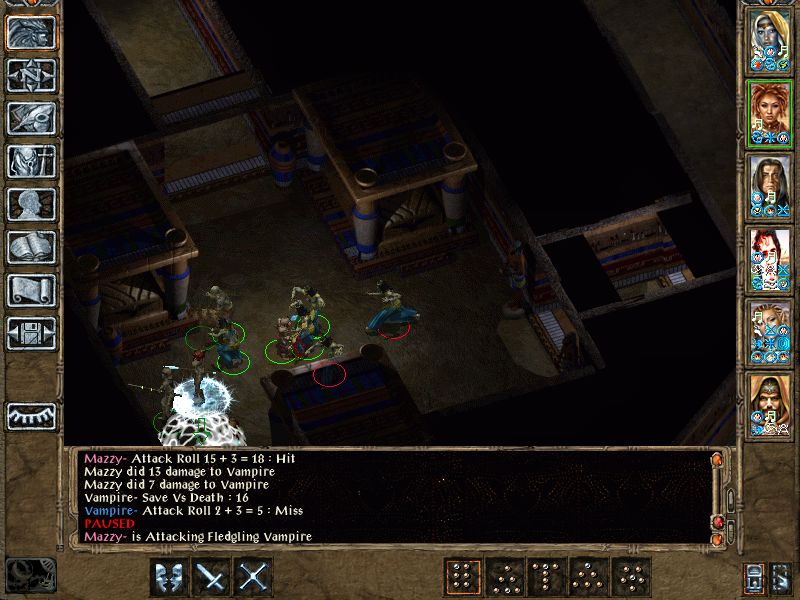The image size is (800, 600).
Task: Choose the six-dot two-column formation
Action: click(x=461, y=577)
